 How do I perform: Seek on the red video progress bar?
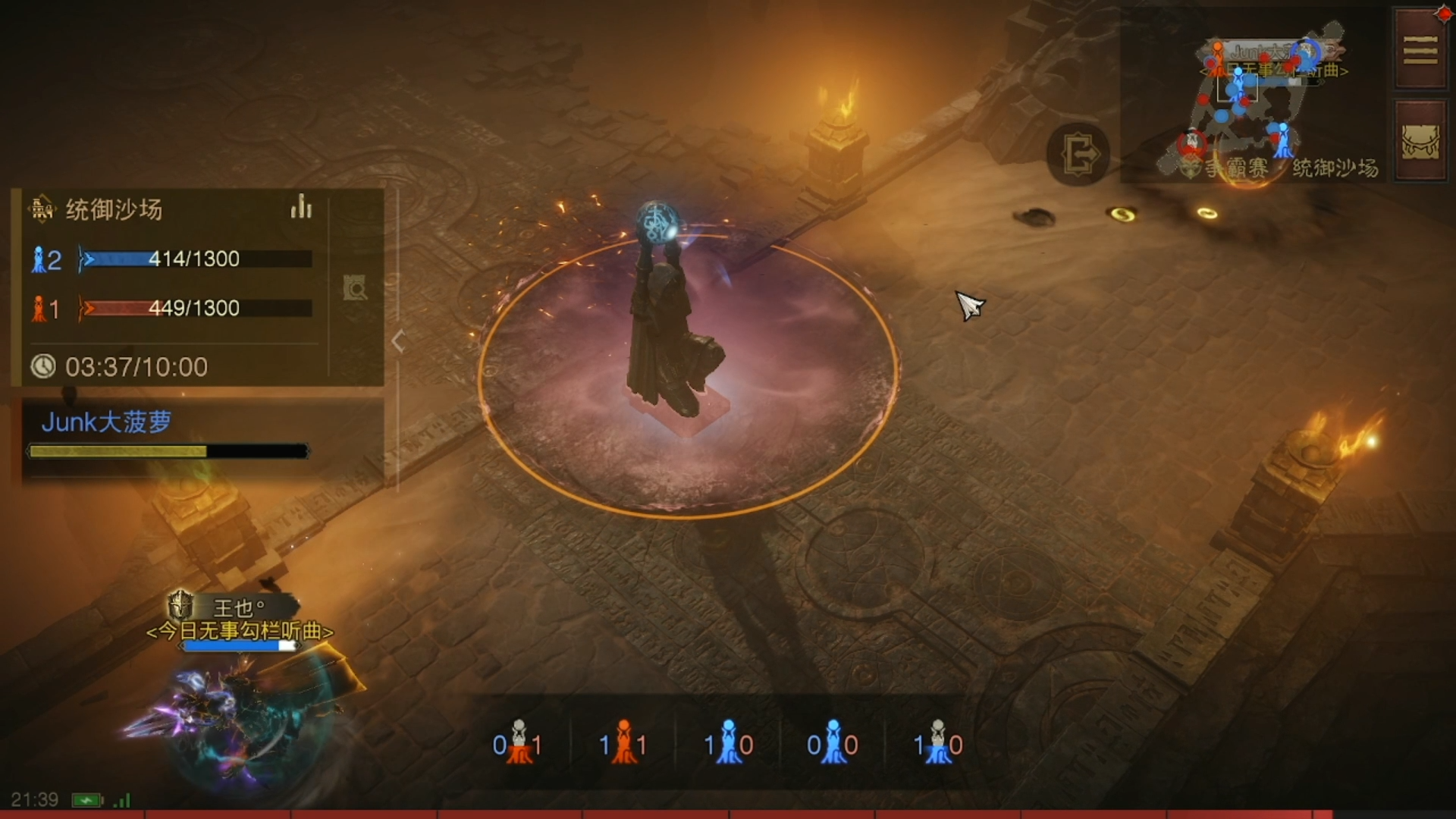coord(728,814)
